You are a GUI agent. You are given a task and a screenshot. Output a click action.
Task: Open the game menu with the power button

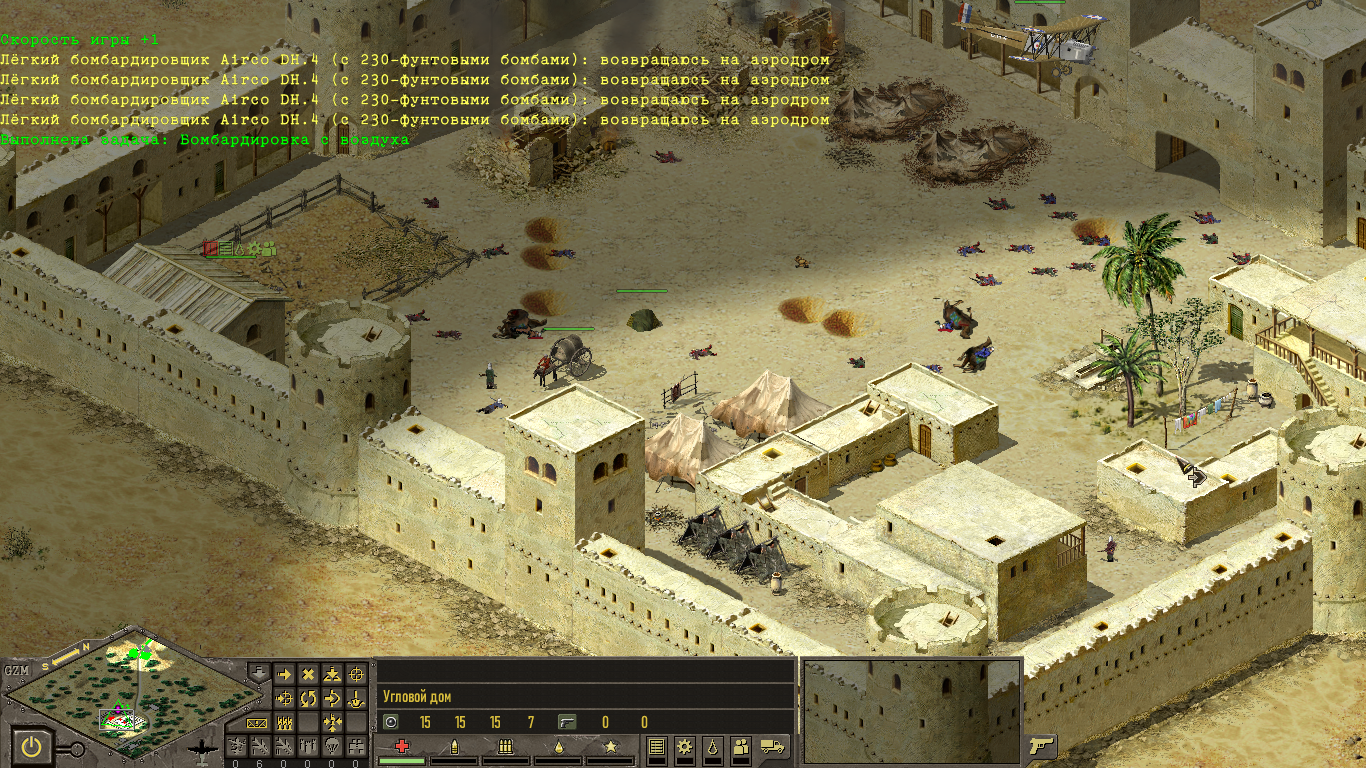click(x=33, y=746)
